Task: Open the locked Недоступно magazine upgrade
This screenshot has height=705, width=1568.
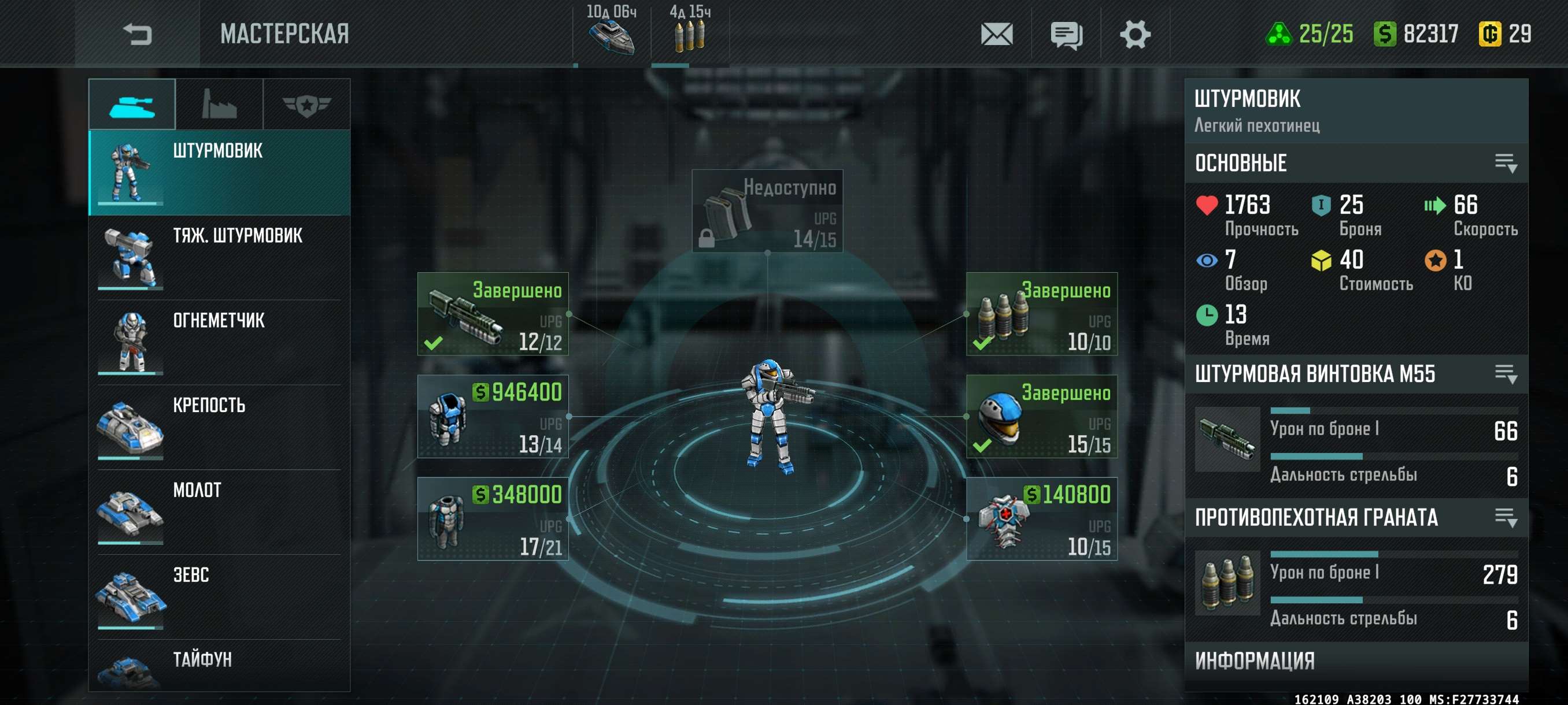Action: click(767, 210)
